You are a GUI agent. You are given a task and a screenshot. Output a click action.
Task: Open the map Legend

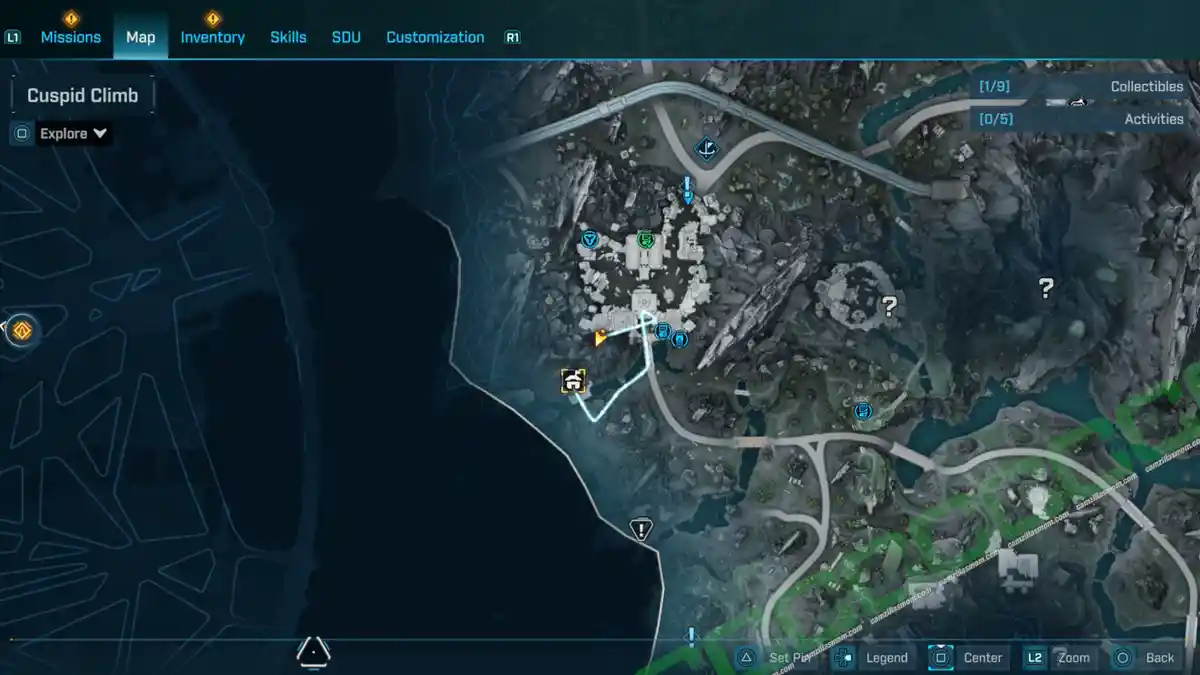coord(874,657)
